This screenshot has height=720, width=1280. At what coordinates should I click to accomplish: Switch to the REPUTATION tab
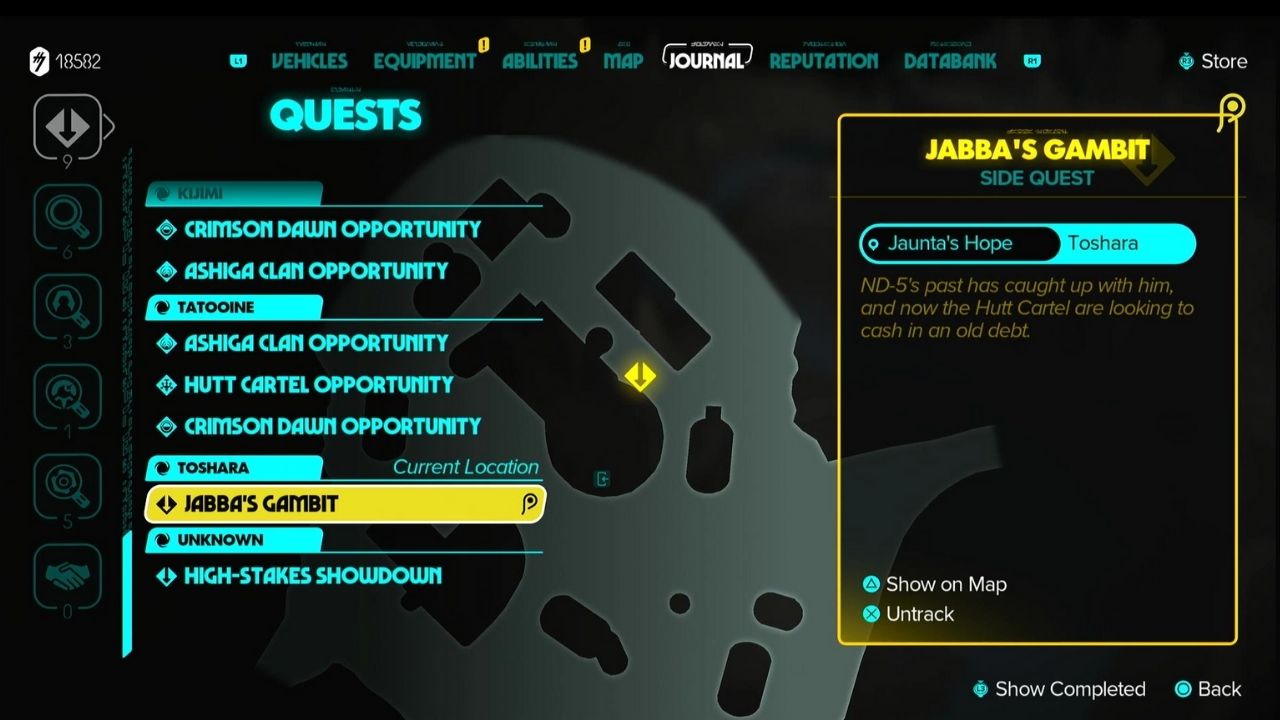point(823,61)
